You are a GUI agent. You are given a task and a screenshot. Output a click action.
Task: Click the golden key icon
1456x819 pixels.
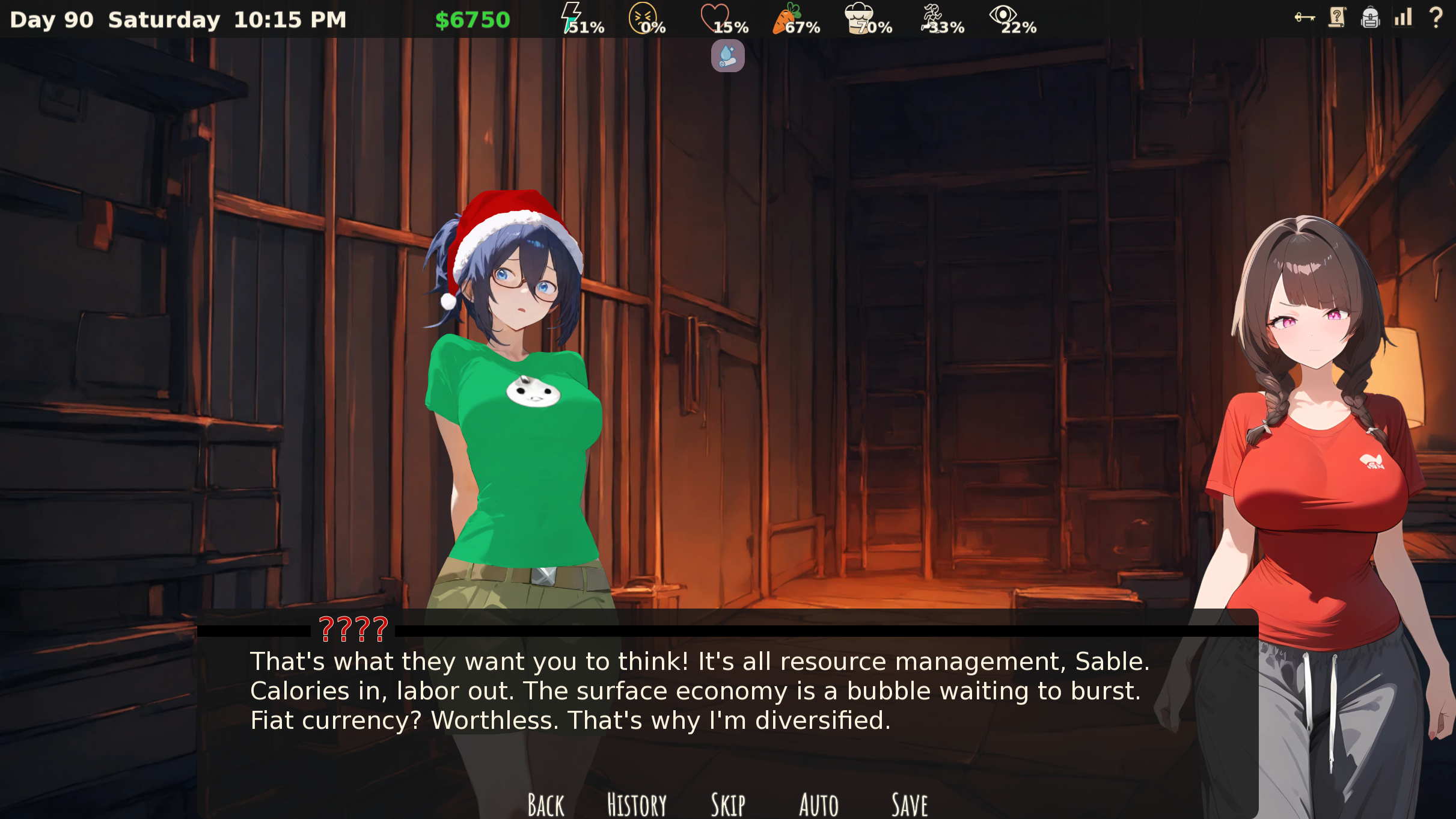1305,17
